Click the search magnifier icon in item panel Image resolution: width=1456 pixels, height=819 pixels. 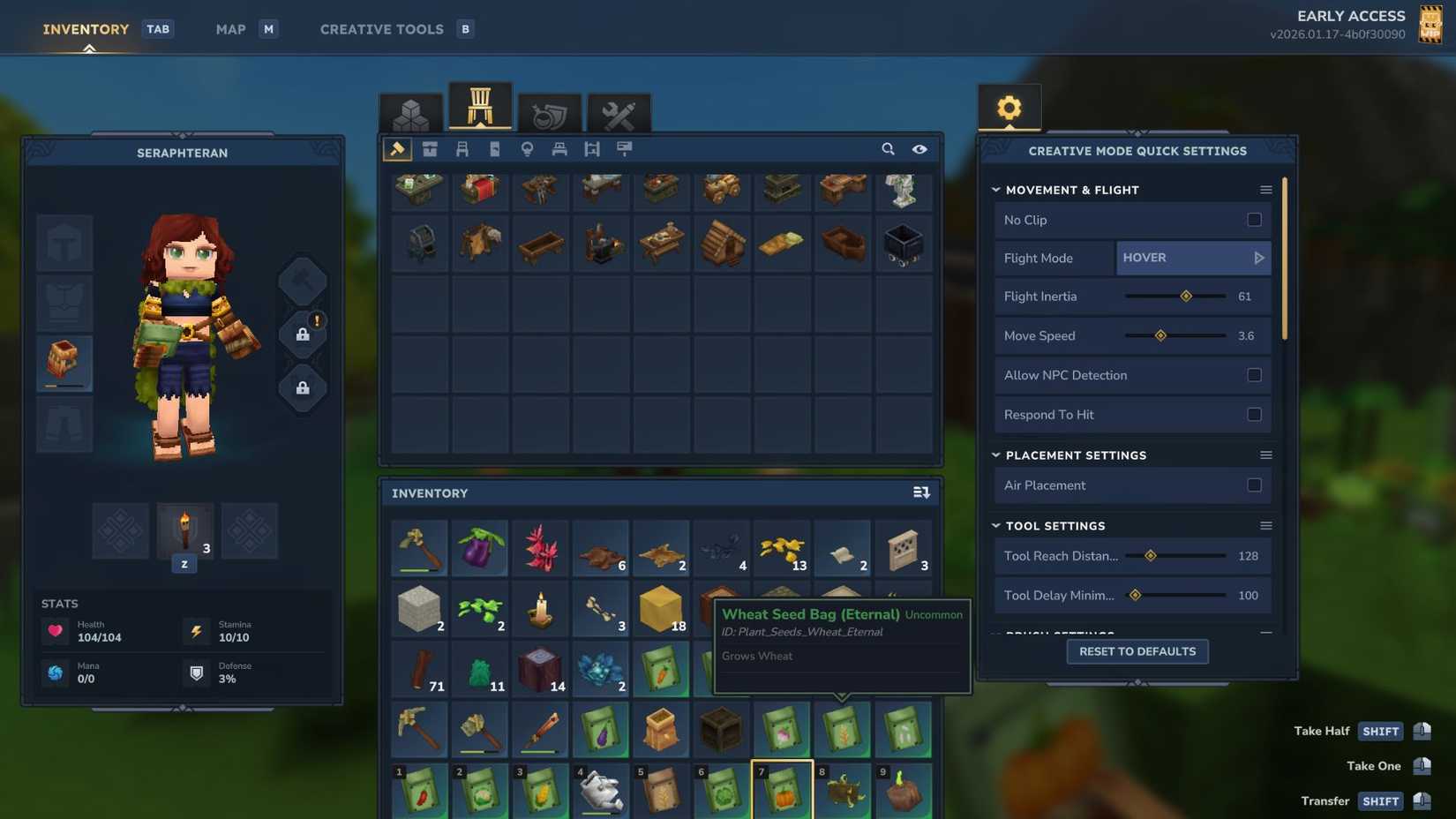point(889,149)
